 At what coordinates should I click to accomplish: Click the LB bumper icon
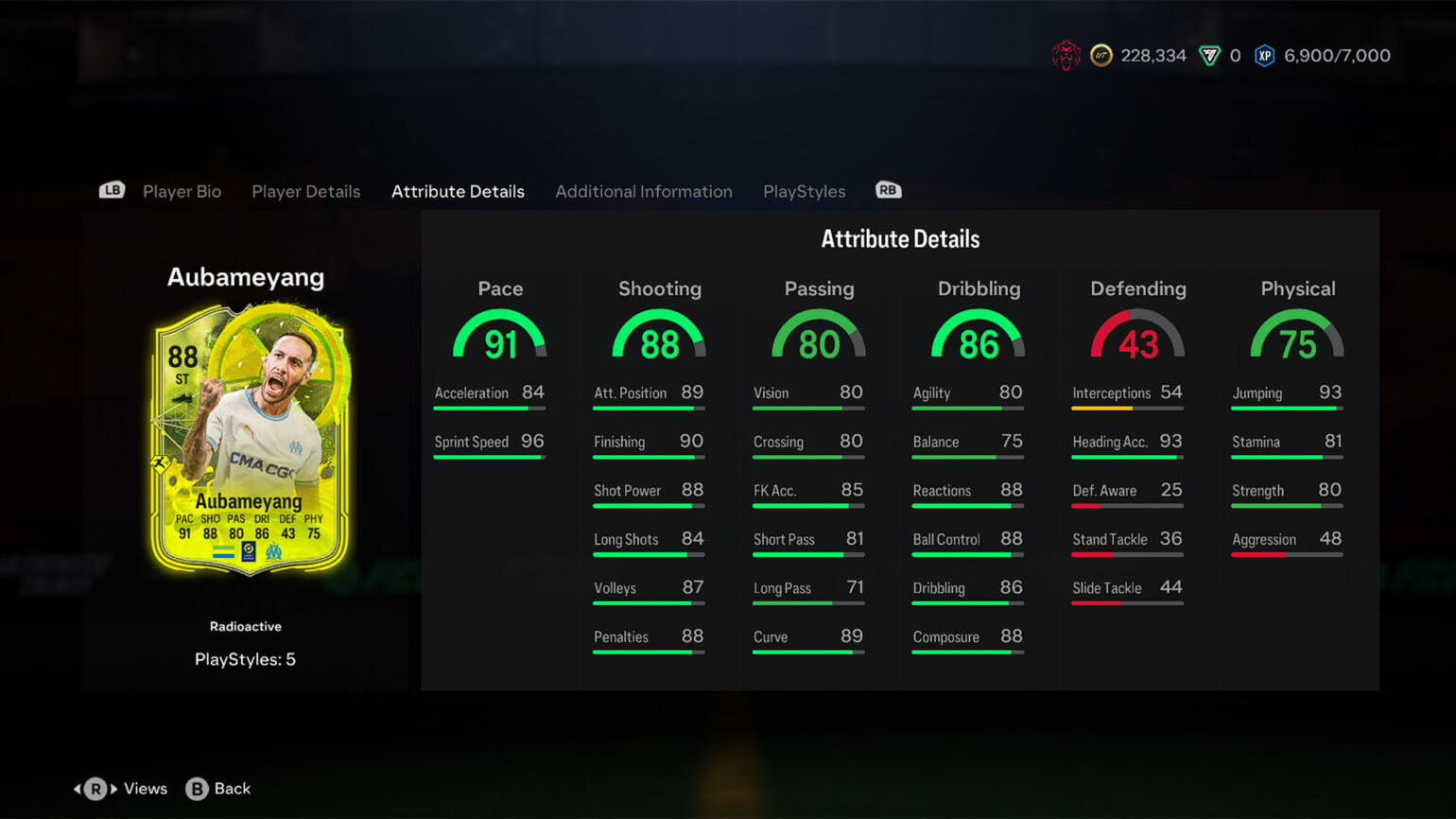(x=111, y=189)
